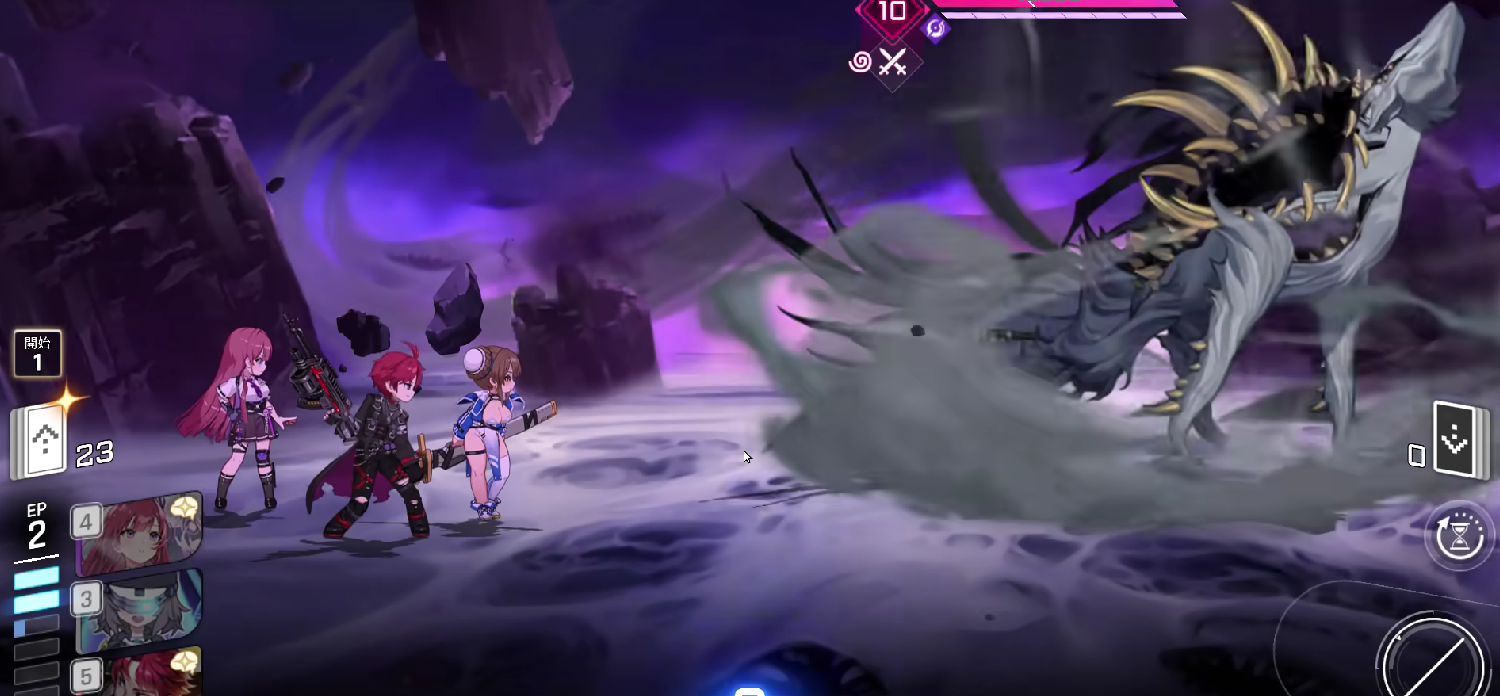Pick the cost 5 card
Screen dimensions: 1500x696
(138, 672)
